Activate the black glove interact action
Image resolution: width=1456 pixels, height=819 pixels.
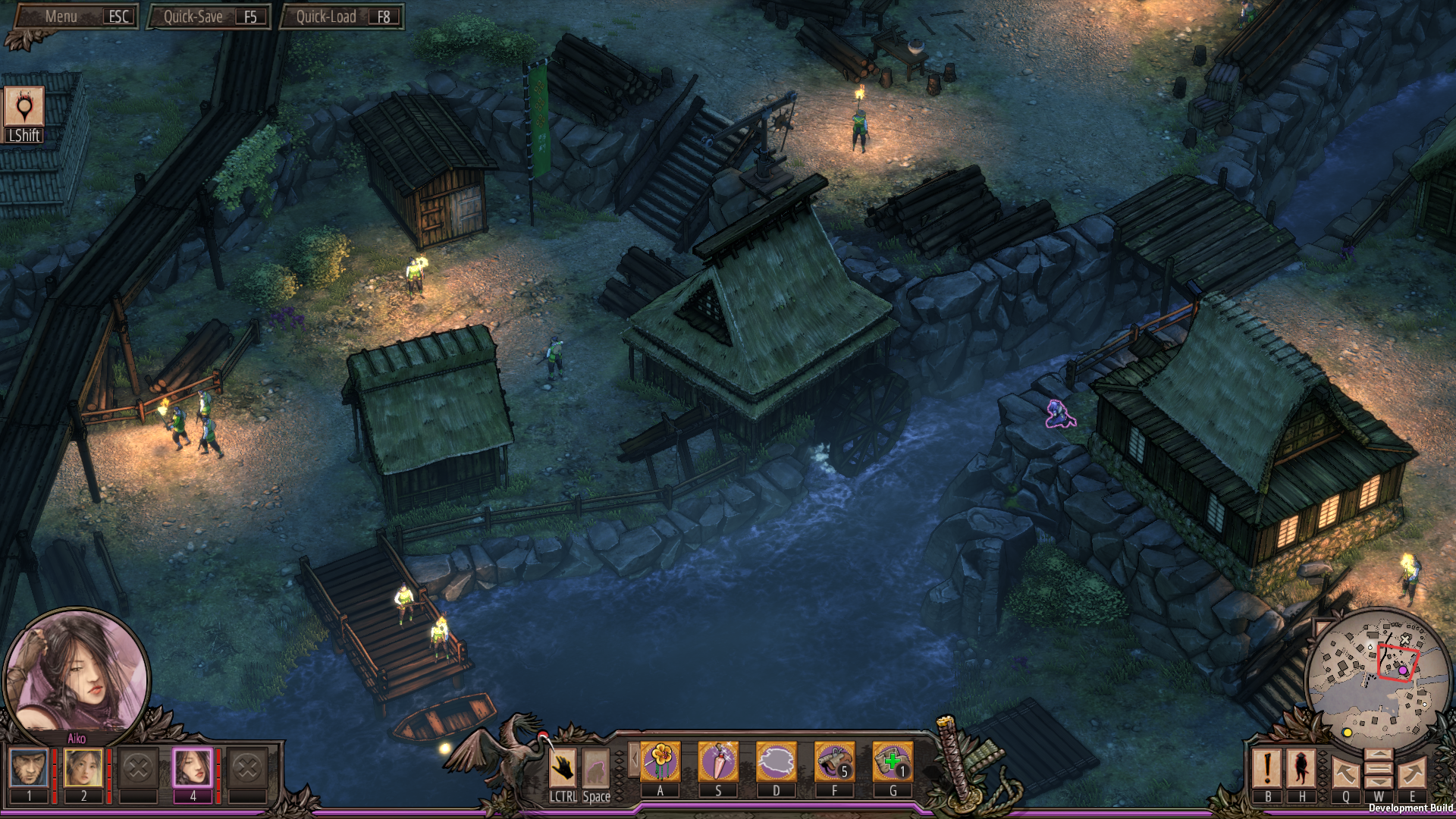pos(563,767)
